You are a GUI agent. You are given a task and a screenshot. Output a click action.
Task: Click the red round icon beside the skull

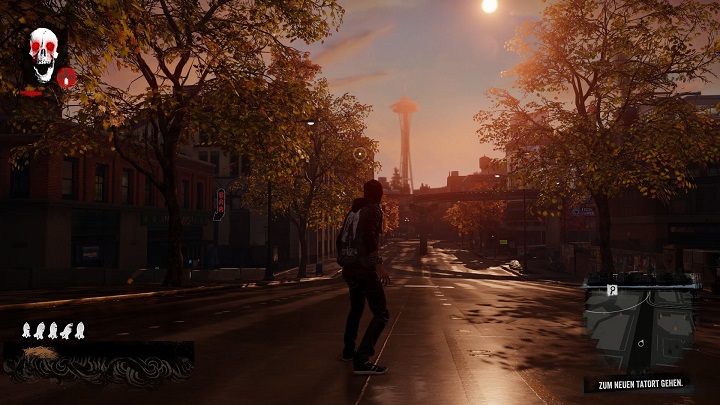coord(67,77)
